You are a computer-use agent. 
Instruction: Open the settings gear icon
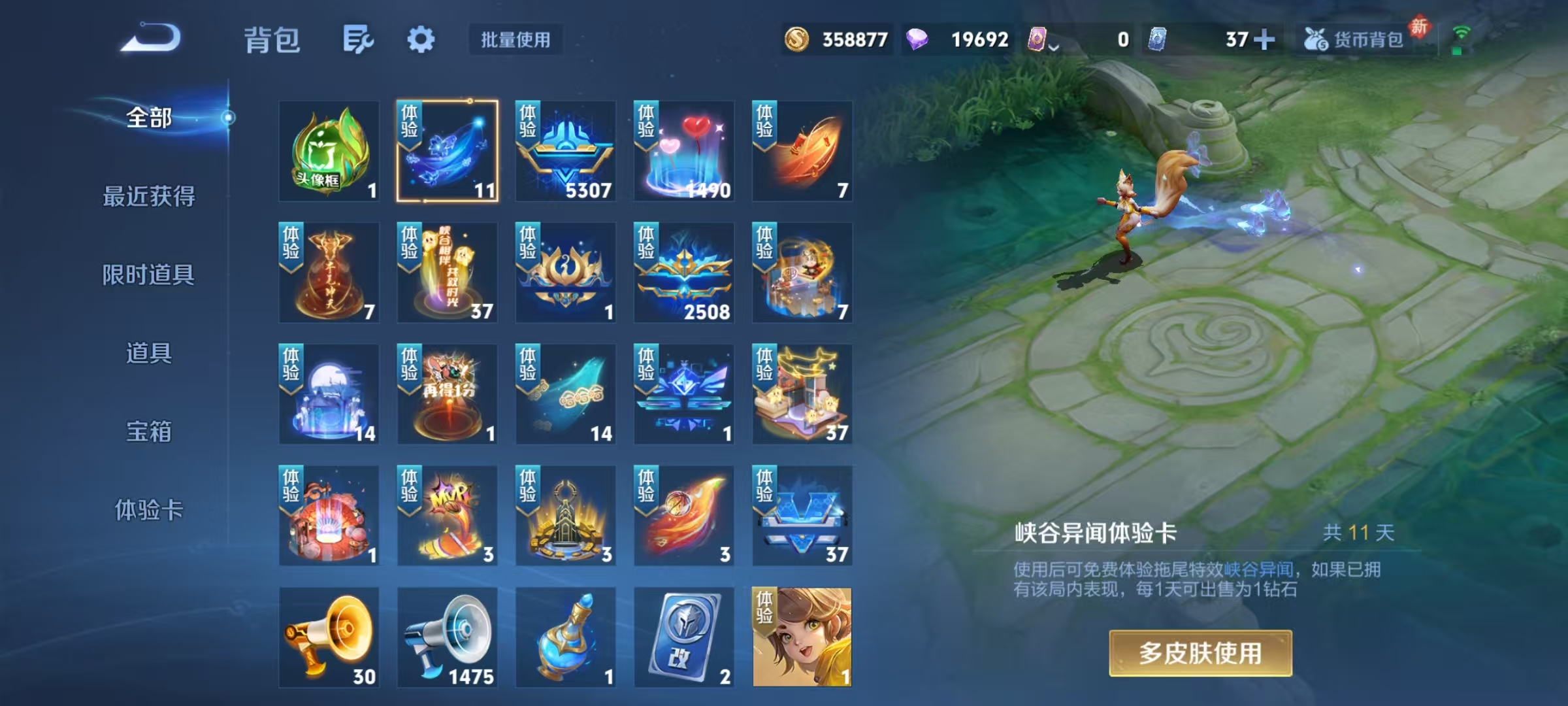pyautogui.click(x=421, y=39)
